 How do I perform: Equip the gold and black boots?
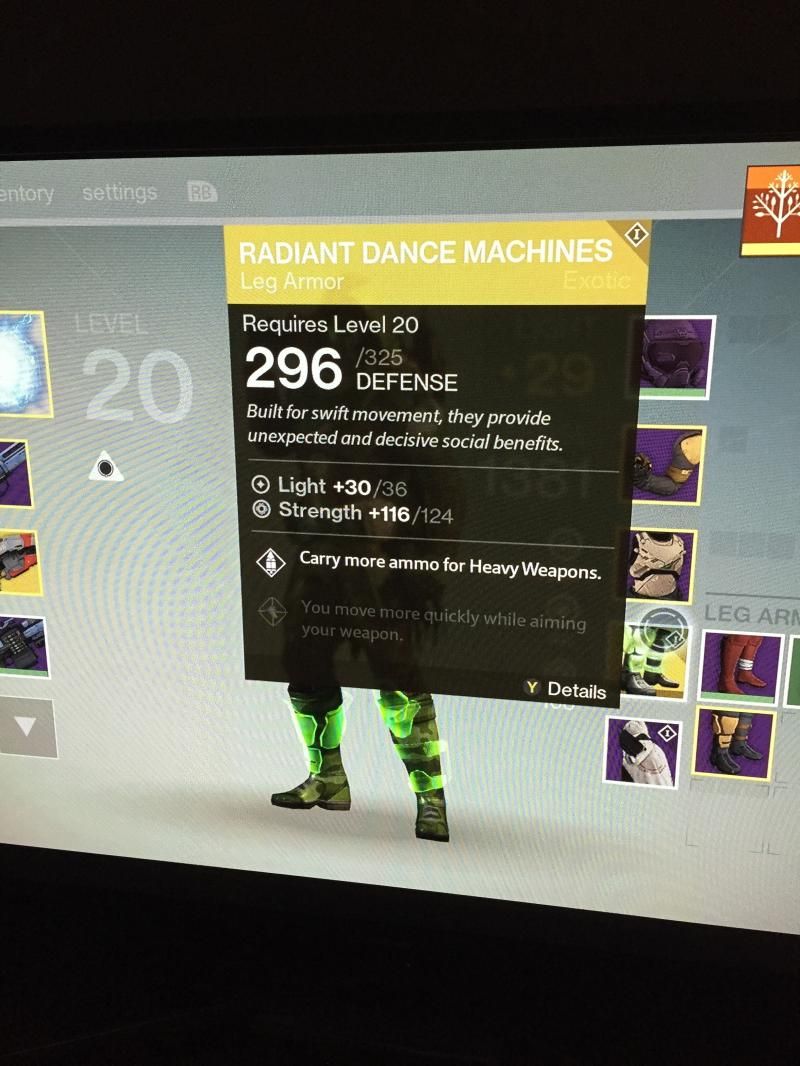pos(733,743)
